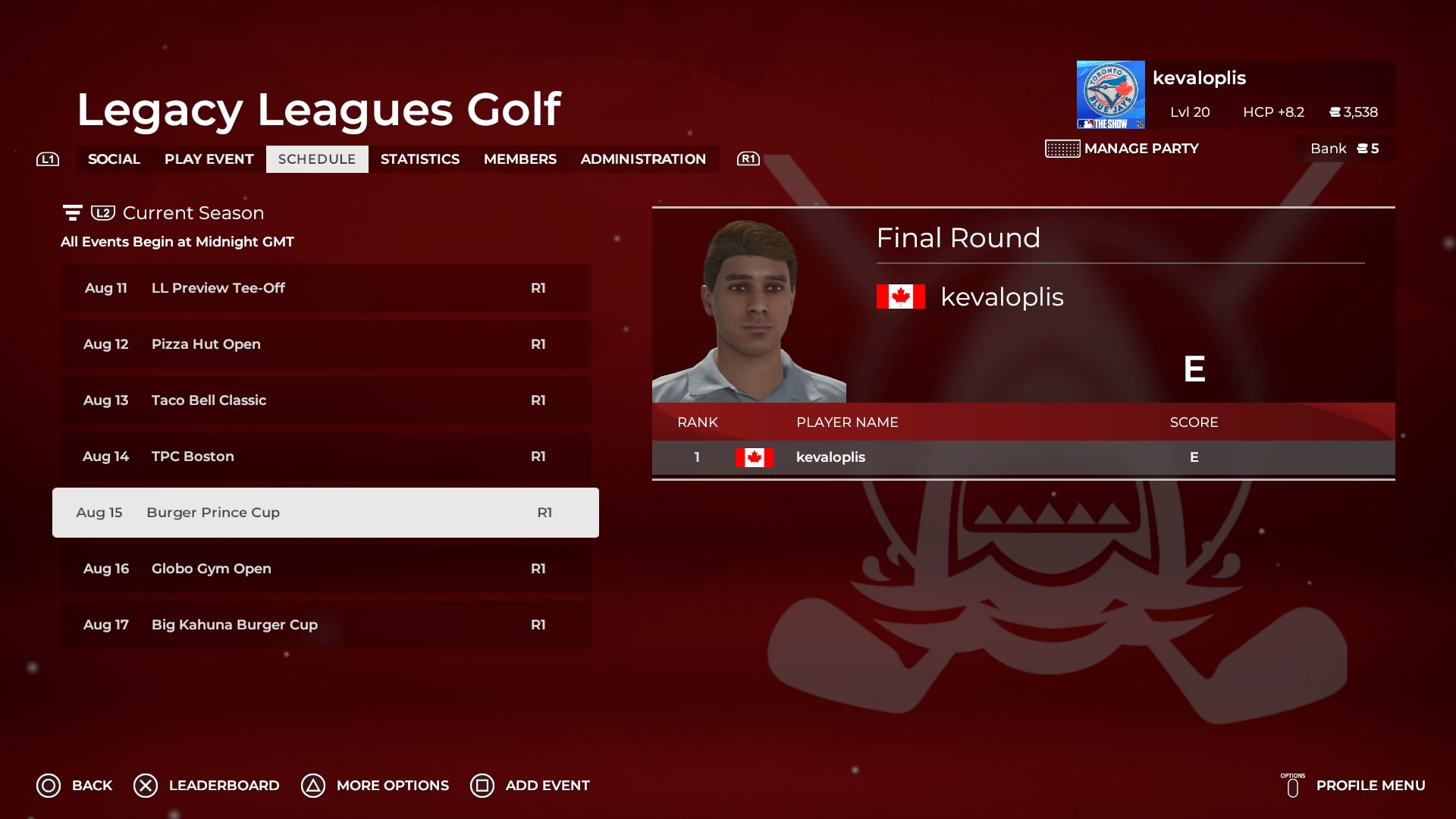Switch to the Social tab
Screen dimensions: 1456x819
[114, 159]
